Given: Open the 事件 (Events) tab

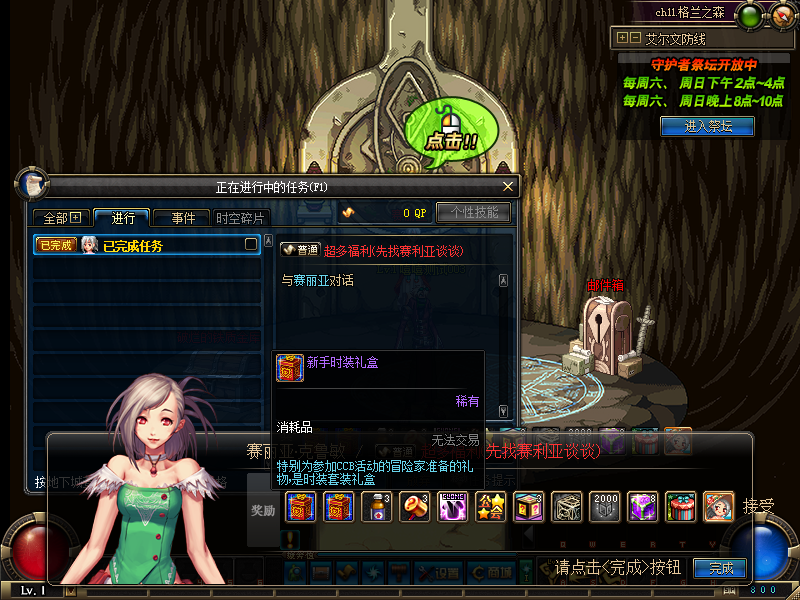Looking at the screenshot, I should [183, 218].
